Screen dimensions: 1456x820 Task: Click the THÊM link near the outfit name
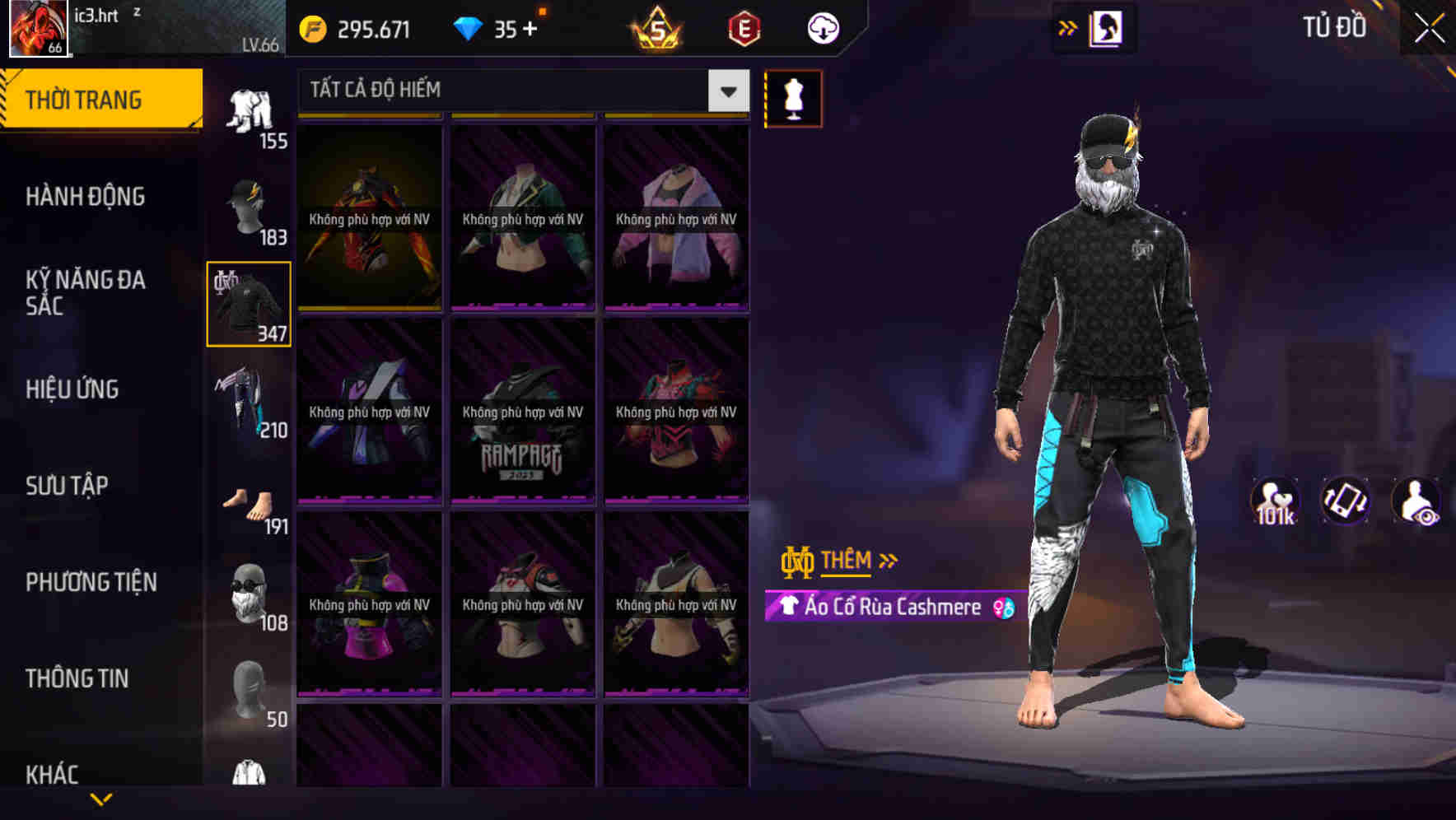848,561
